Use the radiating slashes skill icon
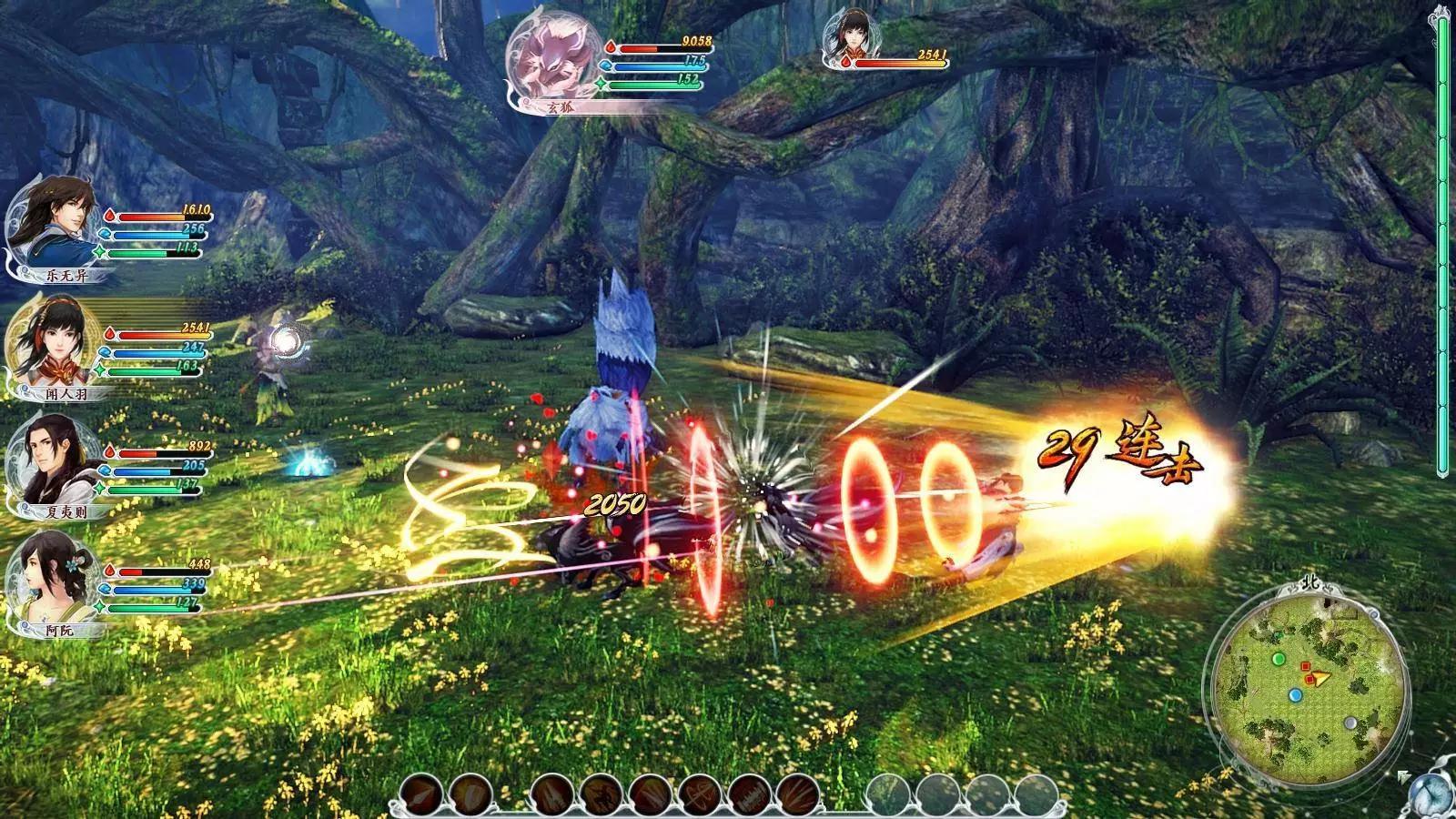 [x=797, y=795]
